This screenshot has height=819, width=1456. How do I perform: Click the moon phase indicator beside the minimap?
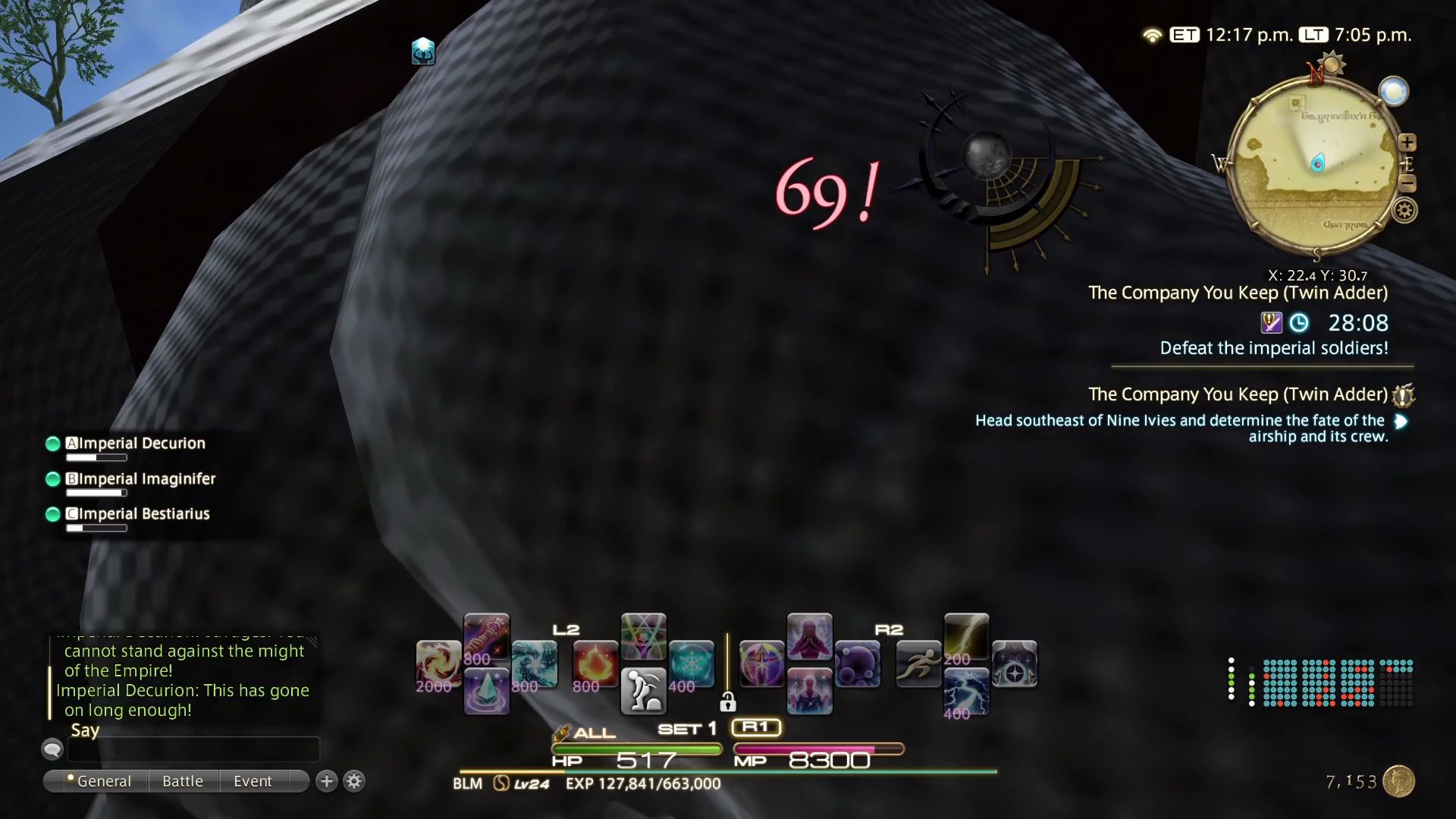[x=1392, y=93]
